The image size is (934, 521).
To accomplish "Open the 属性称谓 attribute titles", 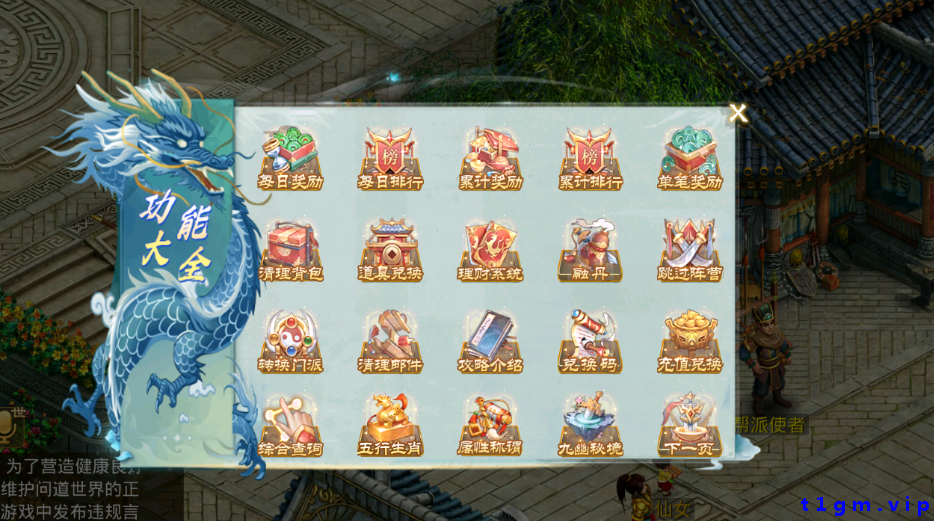I will coord(491,426).
